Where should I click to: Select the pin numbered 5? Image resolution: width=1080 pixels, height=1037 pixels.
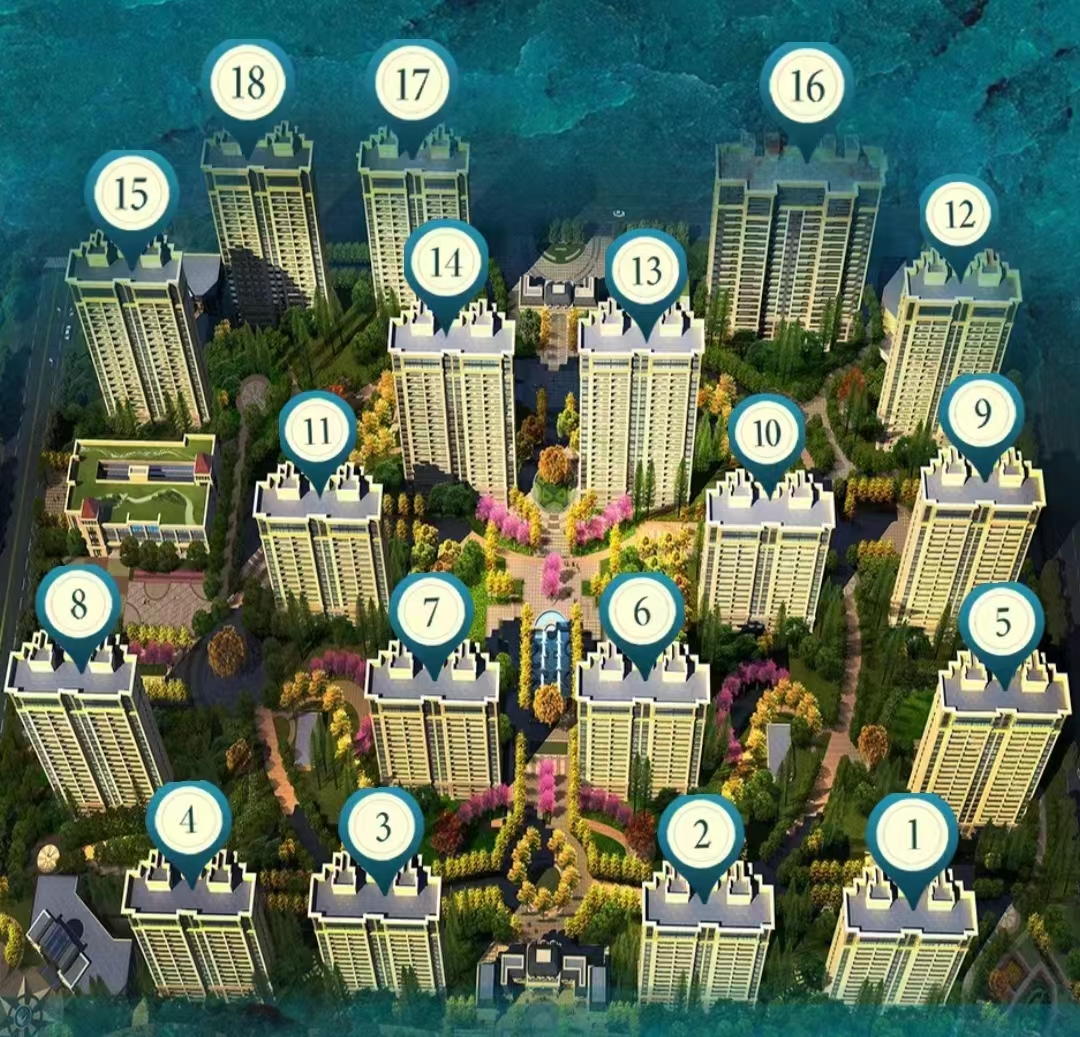tap(1002, 625)
